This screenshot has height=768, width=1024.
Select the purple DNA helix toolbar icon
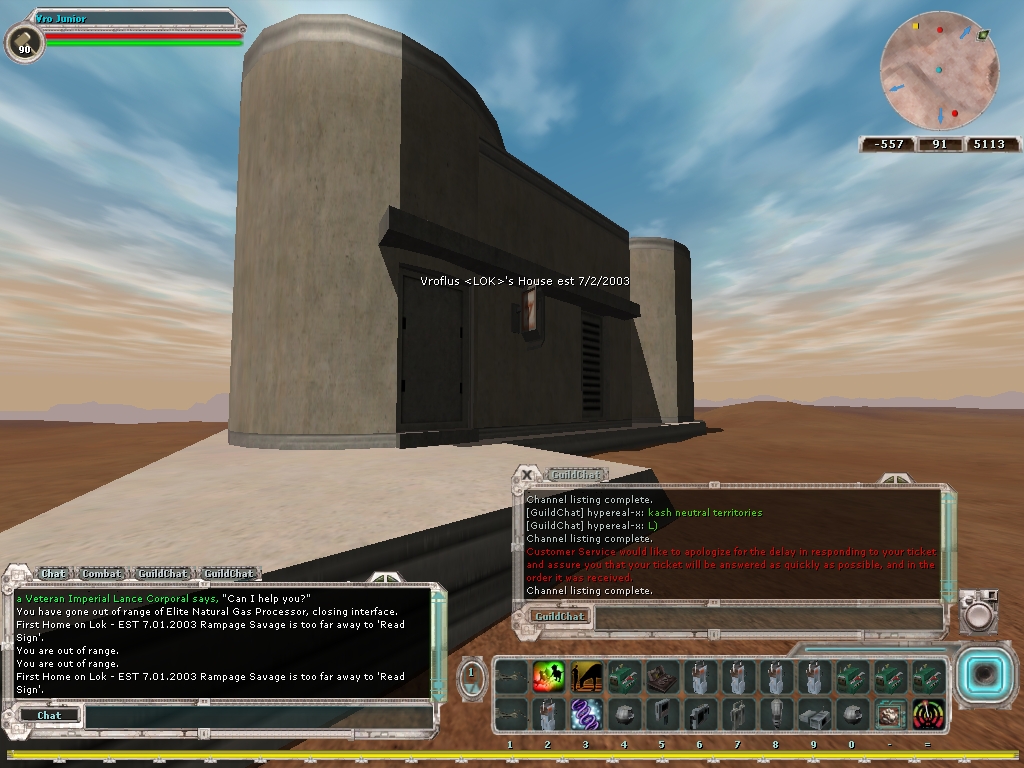coord(586,714)
